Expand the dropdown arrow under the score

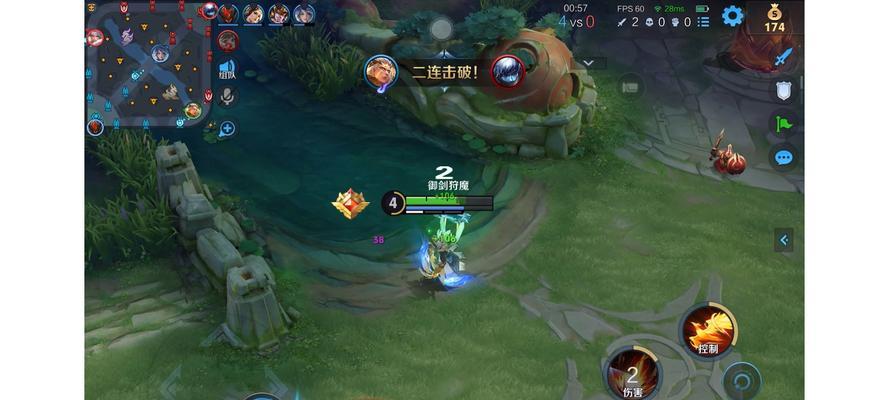589,62
